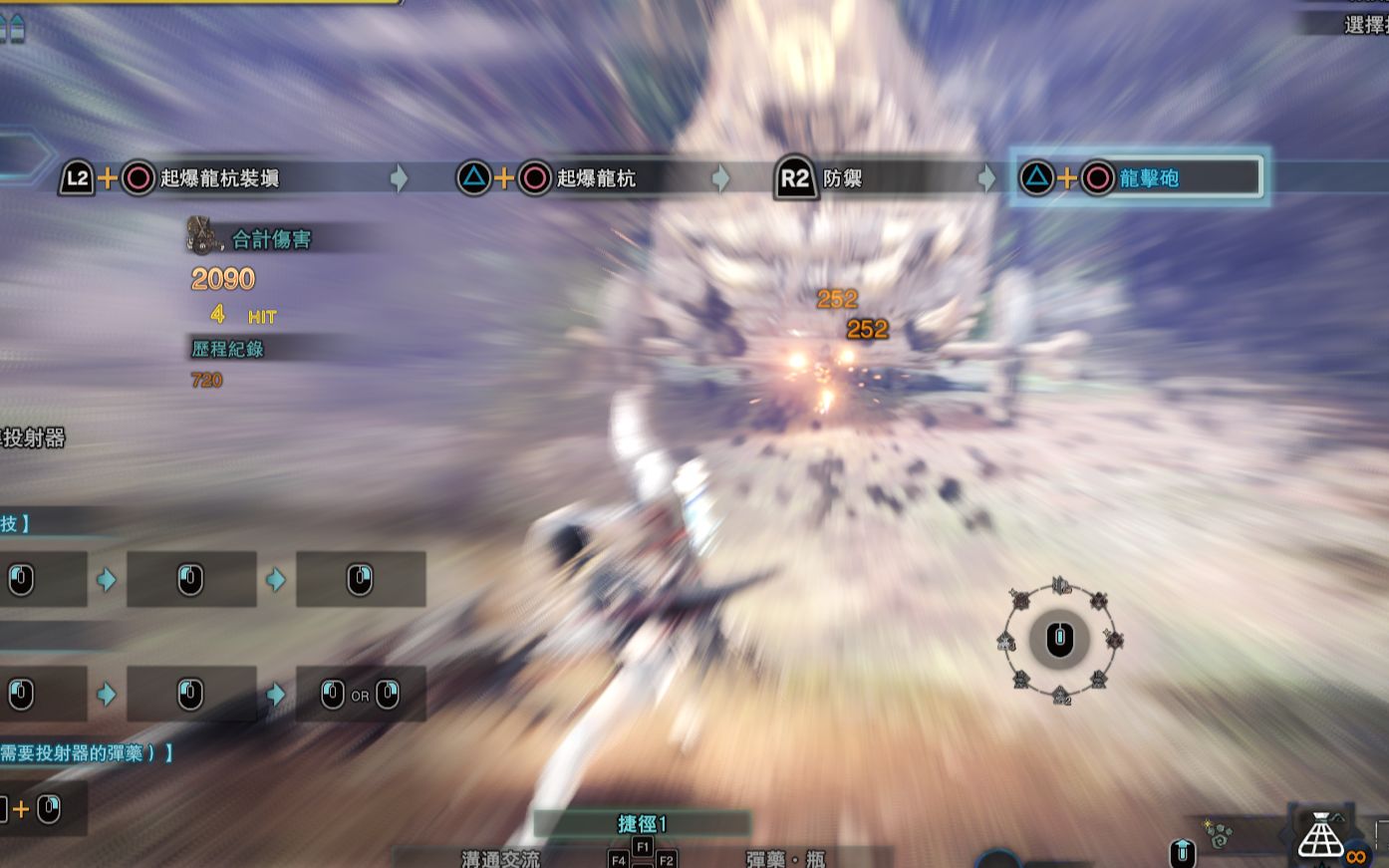Click the R2 button icon in the 防禦 step
Image resolution: width=1389 pixels, height=868 pixels.
click(794, 178)
